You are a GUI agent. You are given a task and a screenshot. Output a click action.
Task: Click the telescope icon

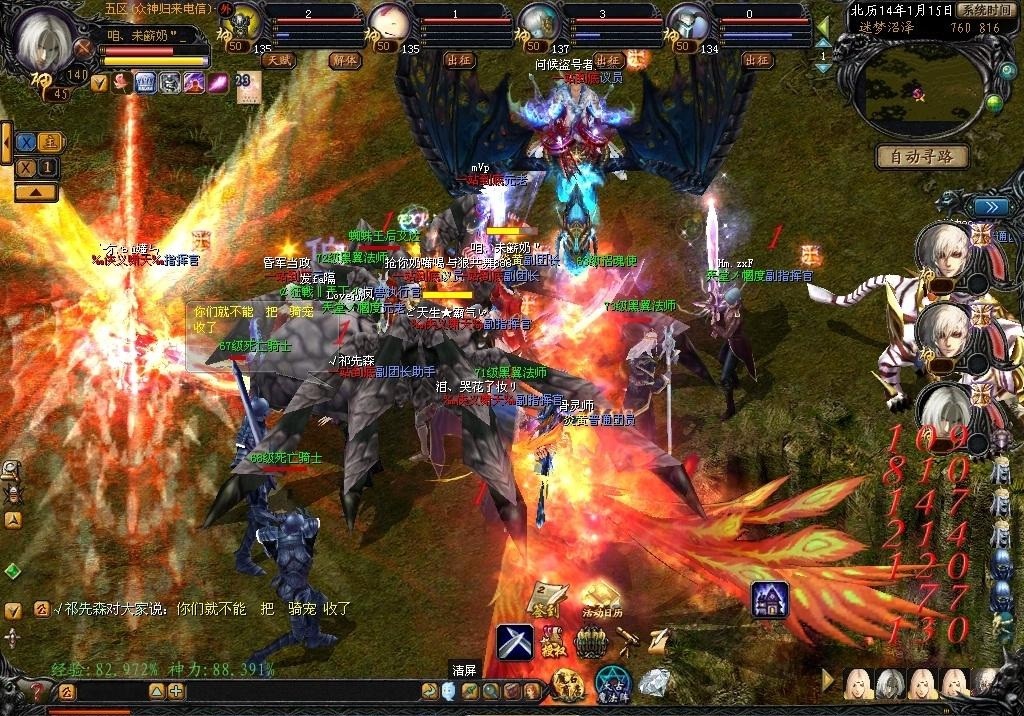628,638
